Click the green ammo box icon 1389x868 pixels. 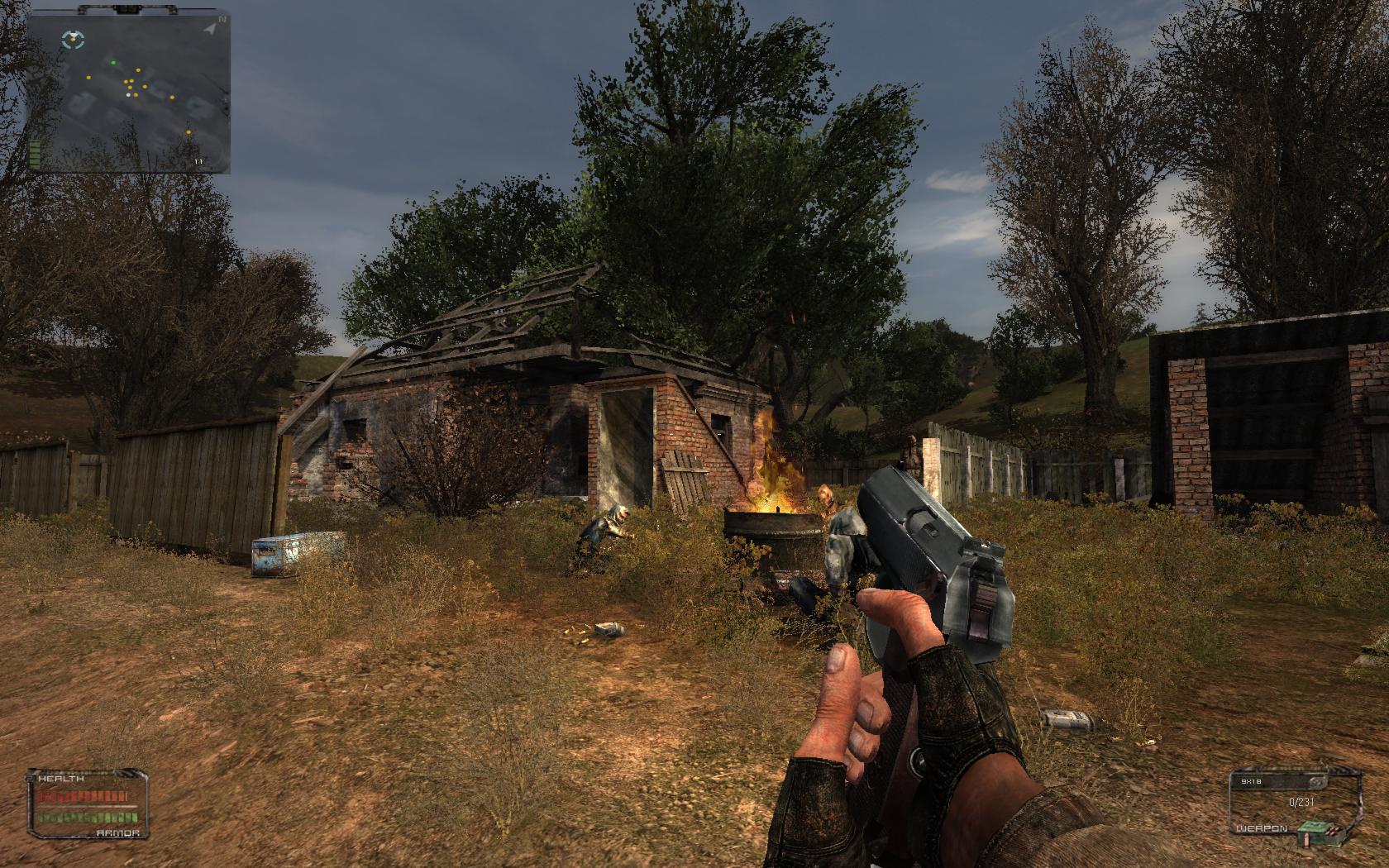pyautogui.click(x=1311, y=831)
